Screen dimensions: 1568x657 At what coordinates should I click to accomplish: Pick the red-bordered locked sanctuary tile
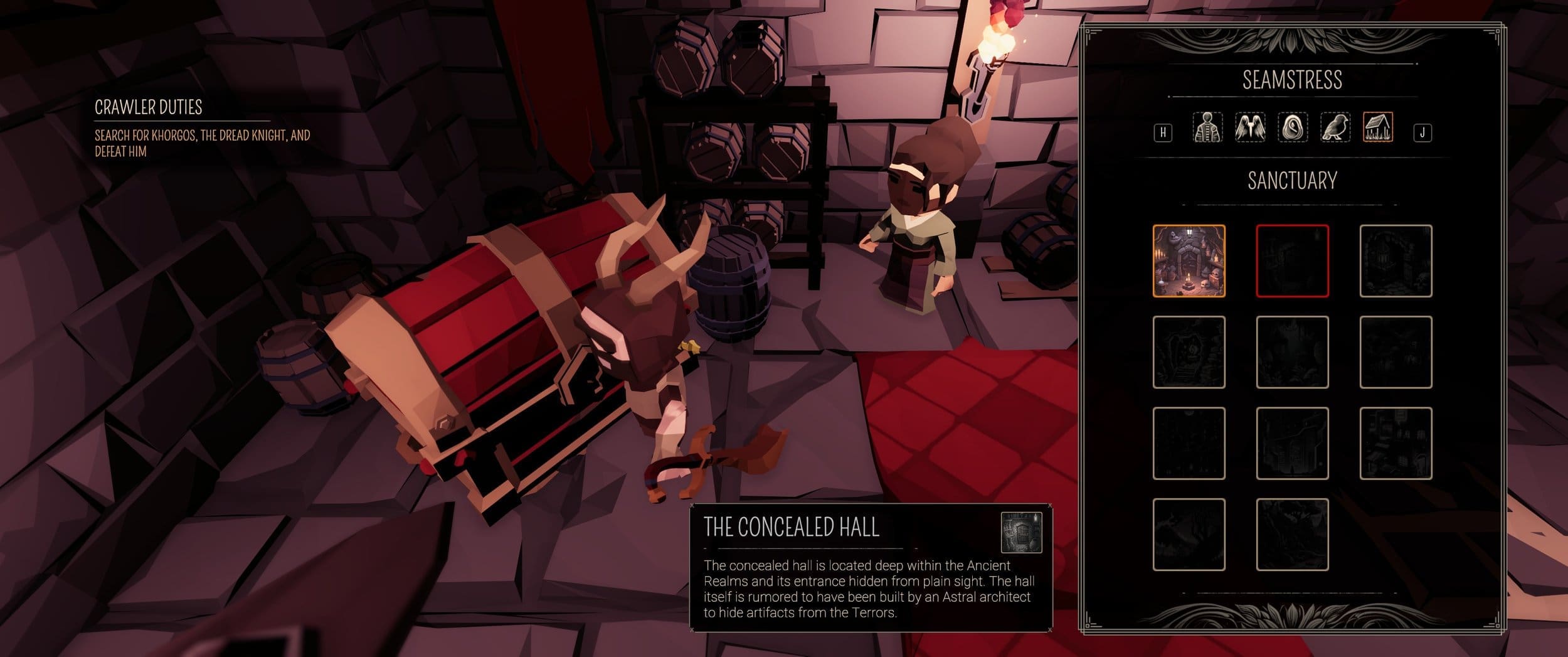[1292, 260]
